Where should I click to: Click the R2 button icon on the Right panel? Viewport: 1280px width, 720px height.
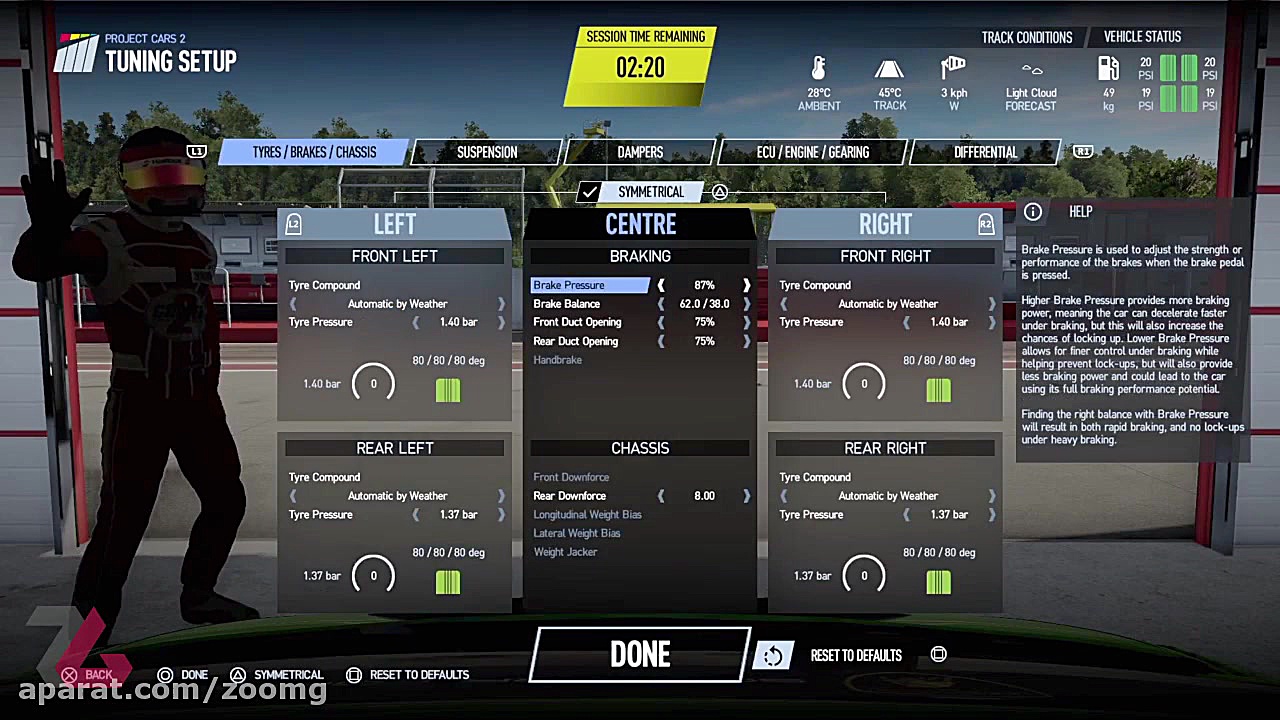[x=985, y=224]
